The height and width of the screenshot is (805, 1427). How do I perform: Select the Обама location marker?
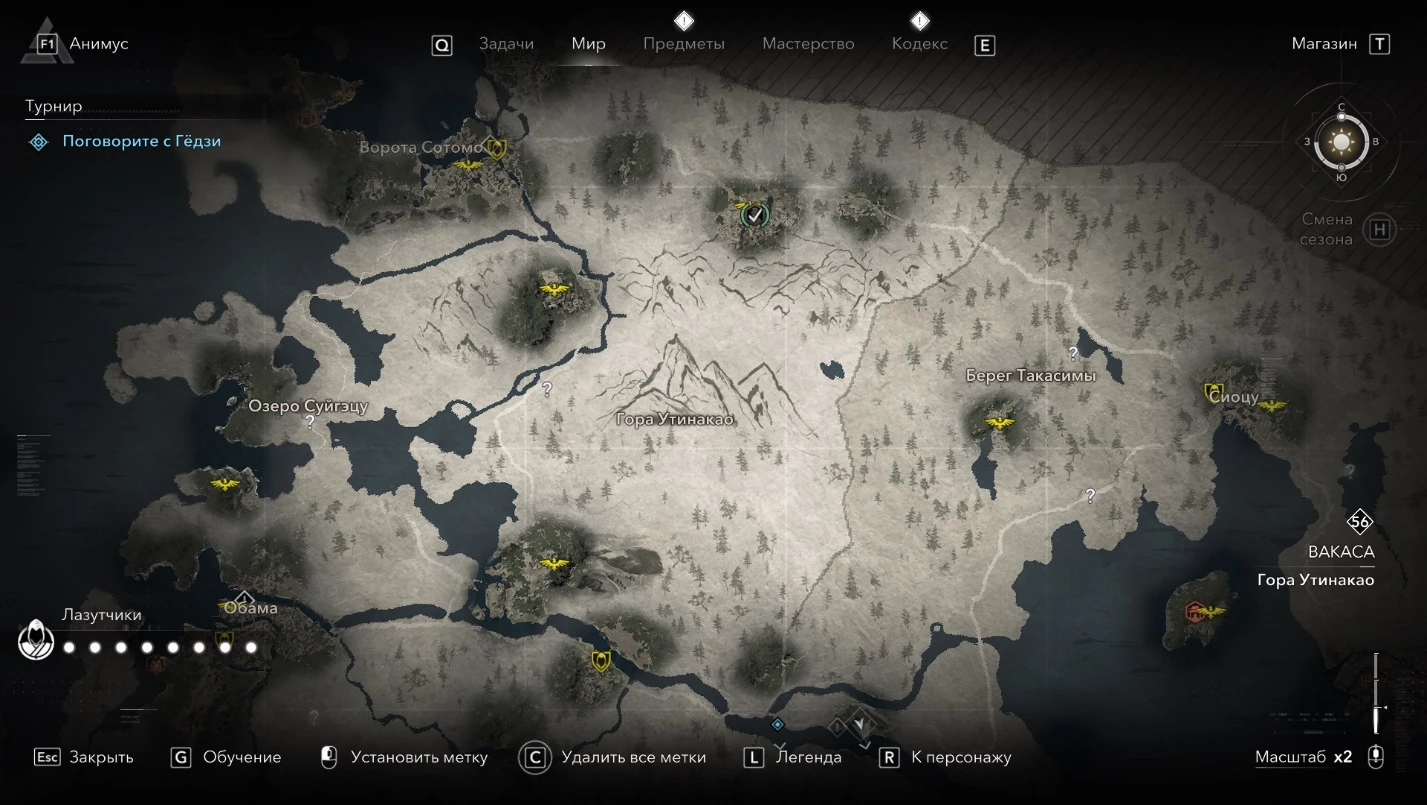(x=243, y=598)
